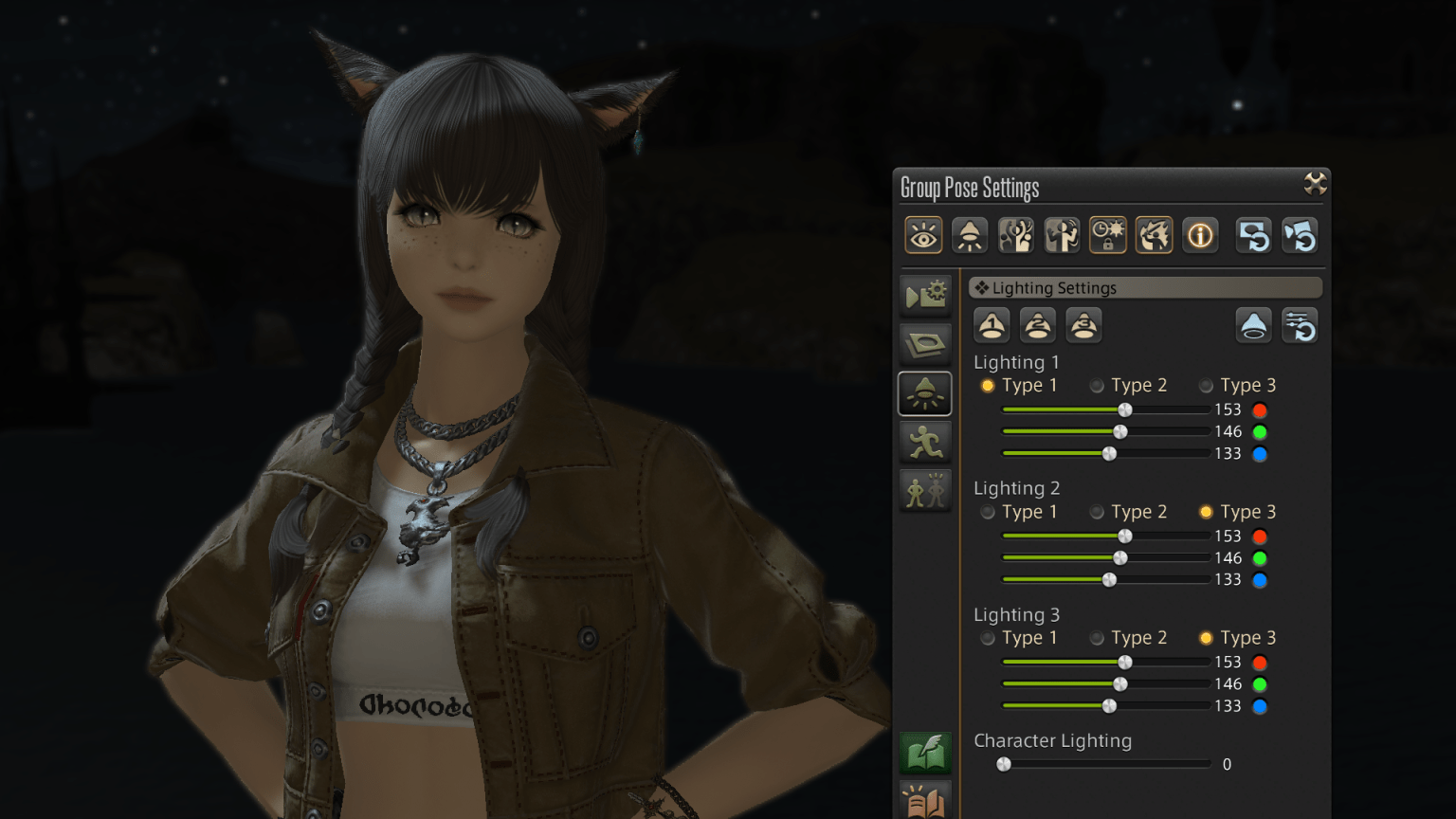1456x819 pixels.
Task: Select Type 2 for Lighting 1
Action: click(1097, 386)
